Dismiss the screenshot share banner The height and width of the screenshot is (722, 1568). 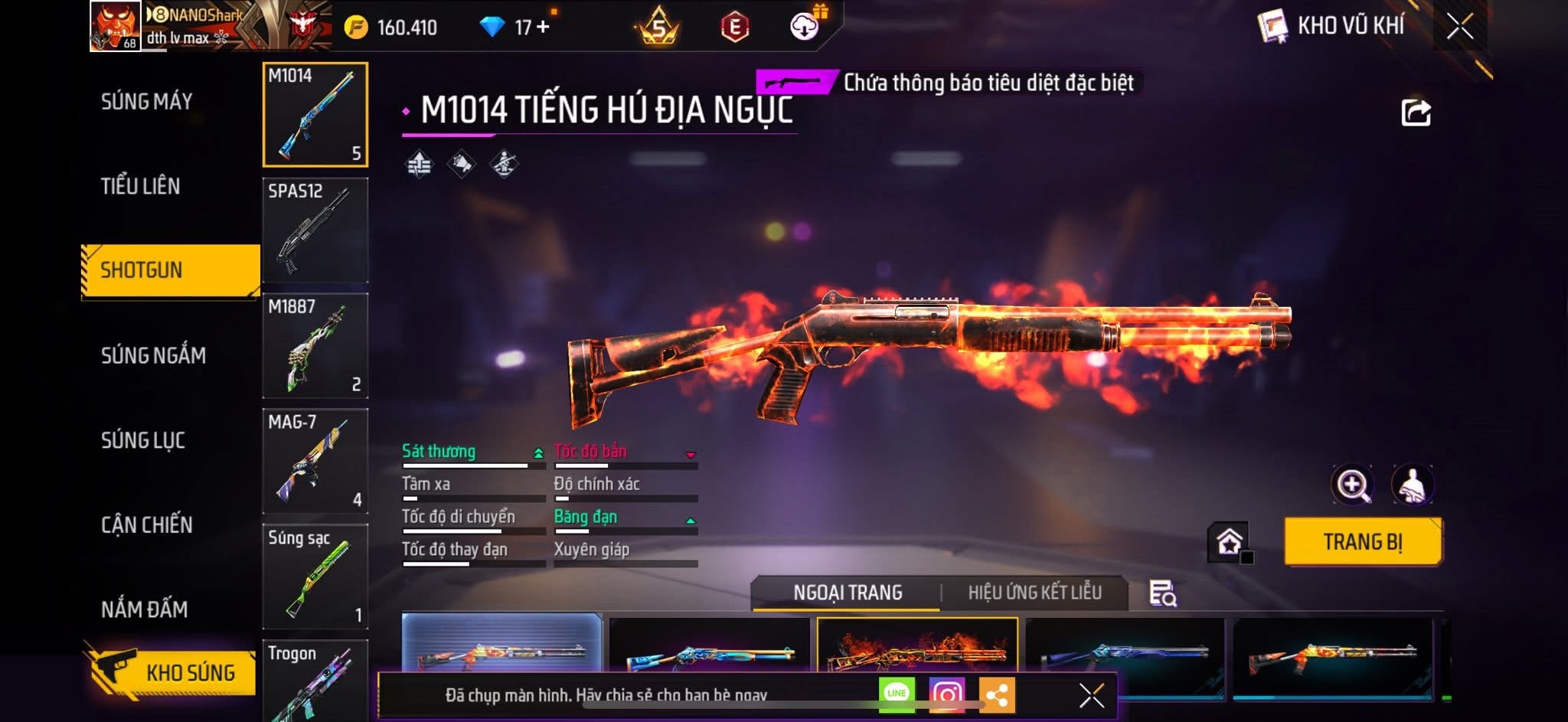1091,695
